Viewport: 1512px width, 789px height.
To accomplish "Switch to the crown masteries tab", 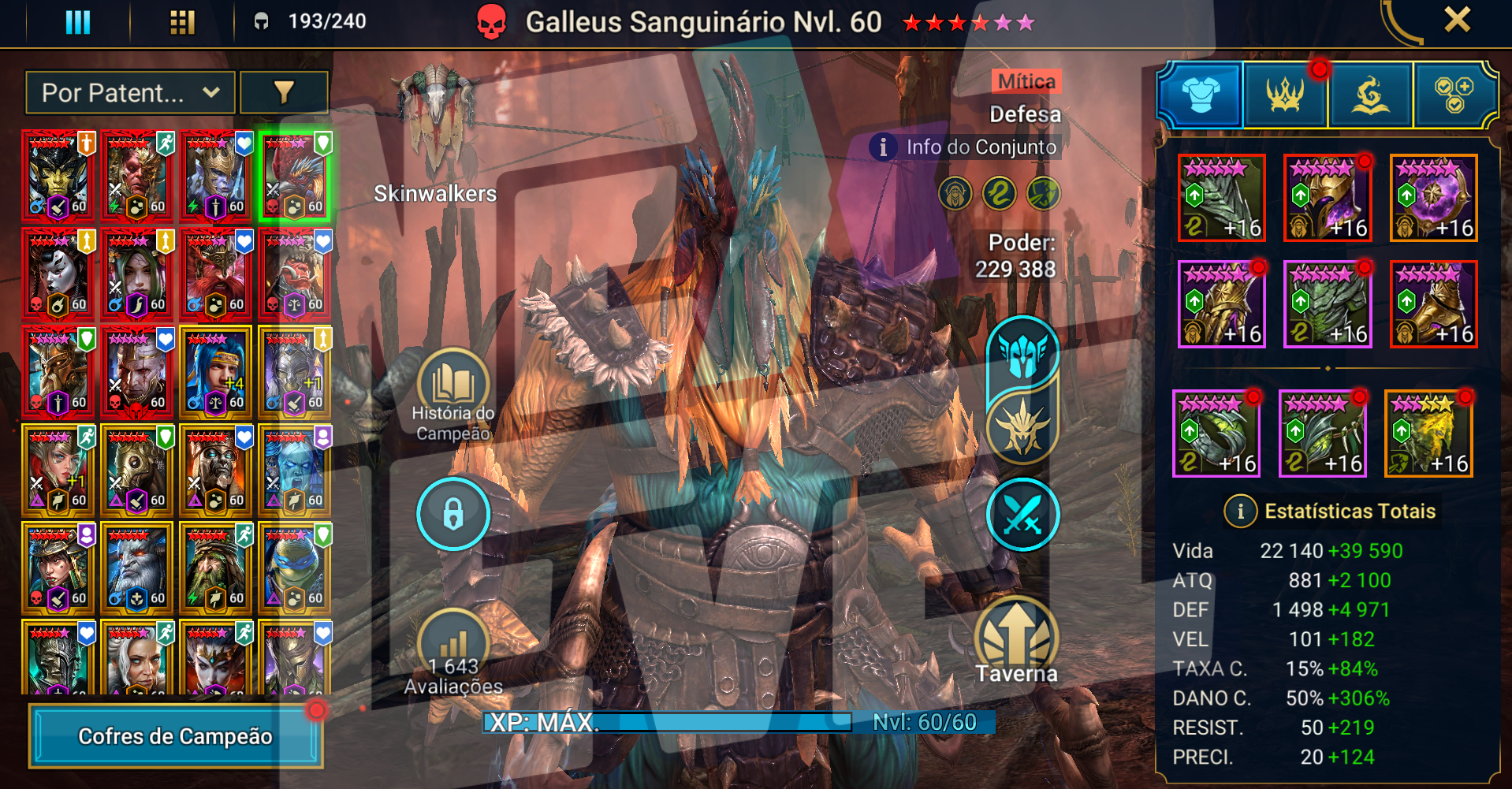I will click(x=1286, y=95).
